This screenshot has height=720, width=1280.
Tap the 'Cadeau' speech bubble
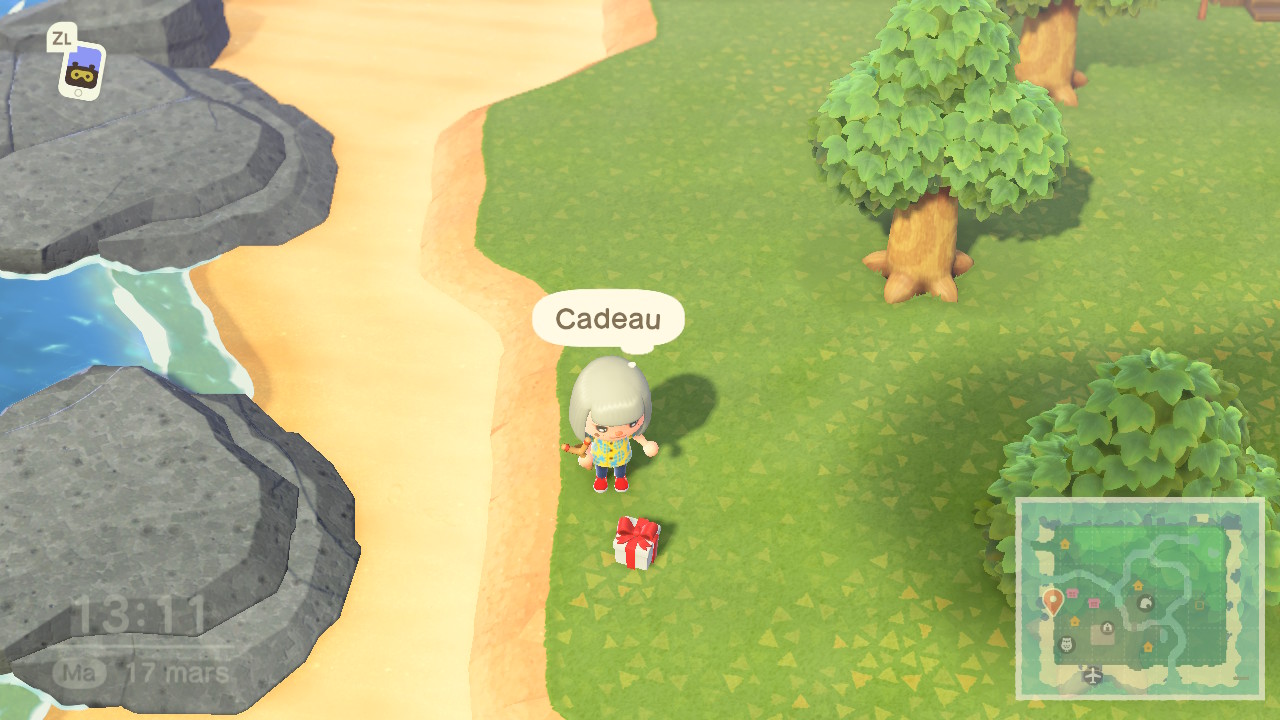[607, 318]
